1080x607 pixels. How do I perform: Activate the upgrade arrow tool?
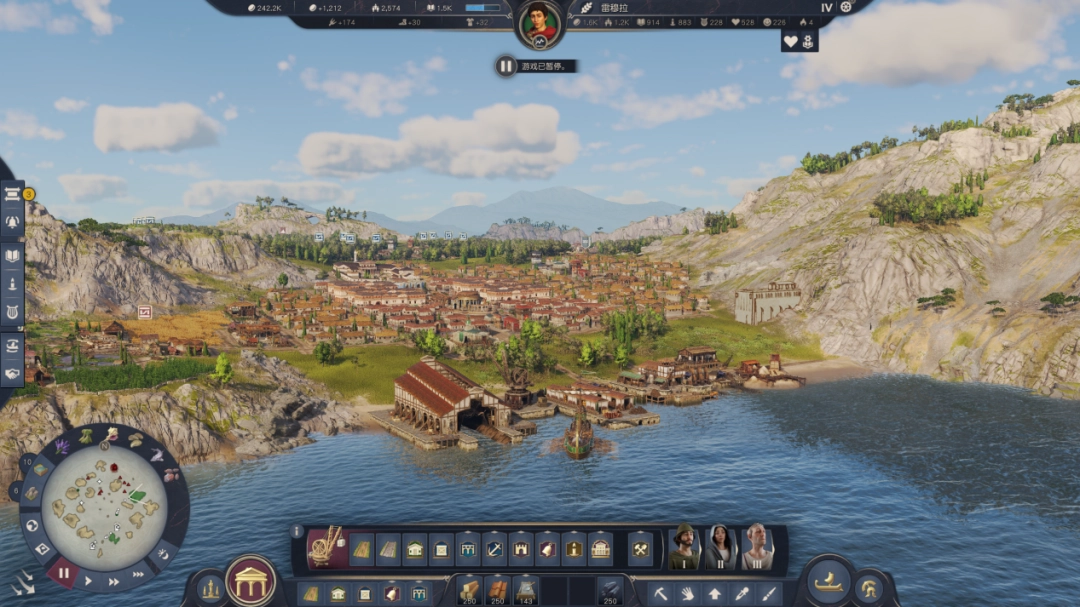715,593
